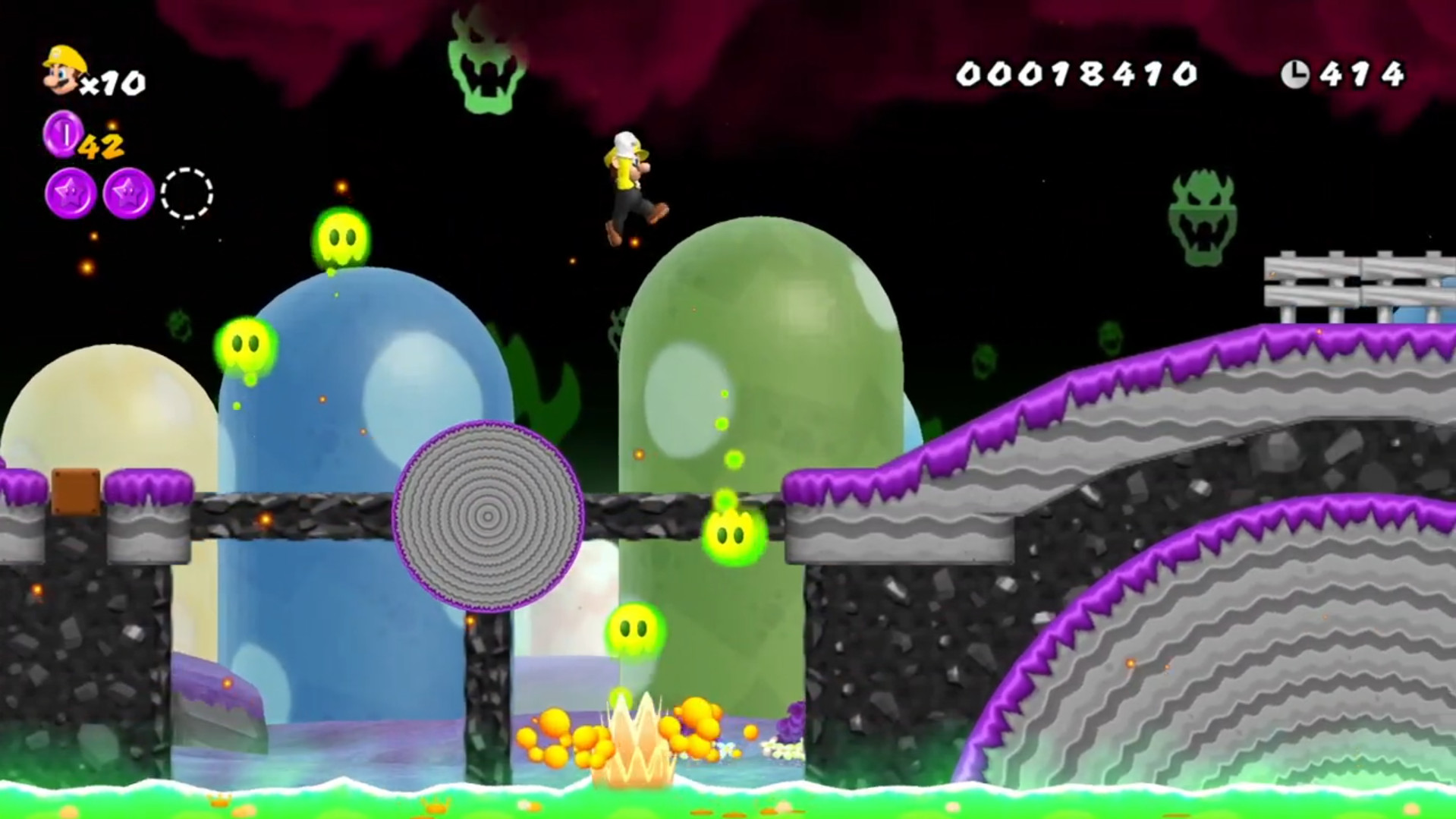The image size is (1456, 819).
Task: Click the coin count showing 42
Action: click(x=103, y=143)
